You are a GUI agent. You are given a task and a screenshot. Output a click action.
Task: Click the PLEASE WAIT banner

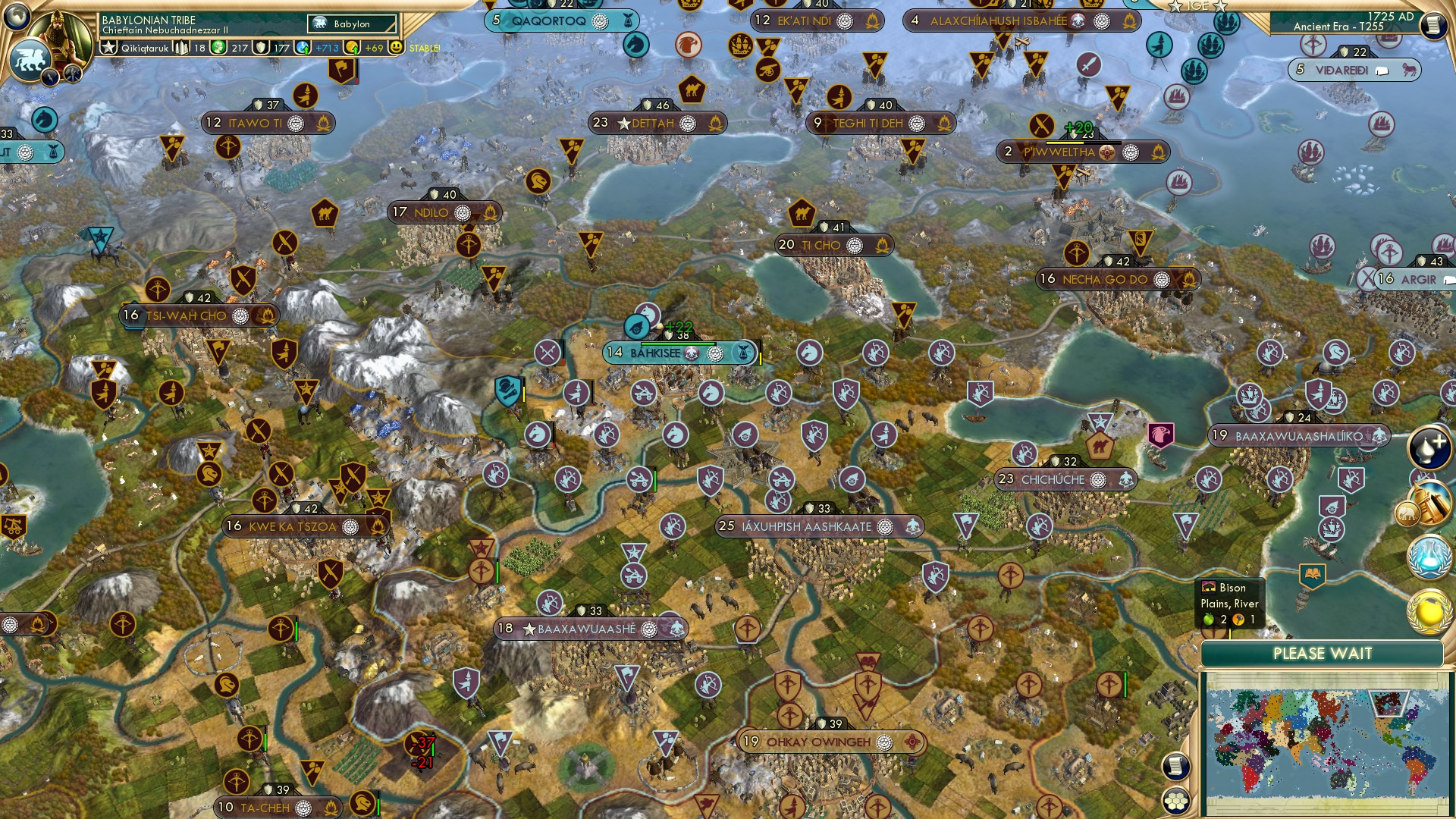tap(1323, 652)
